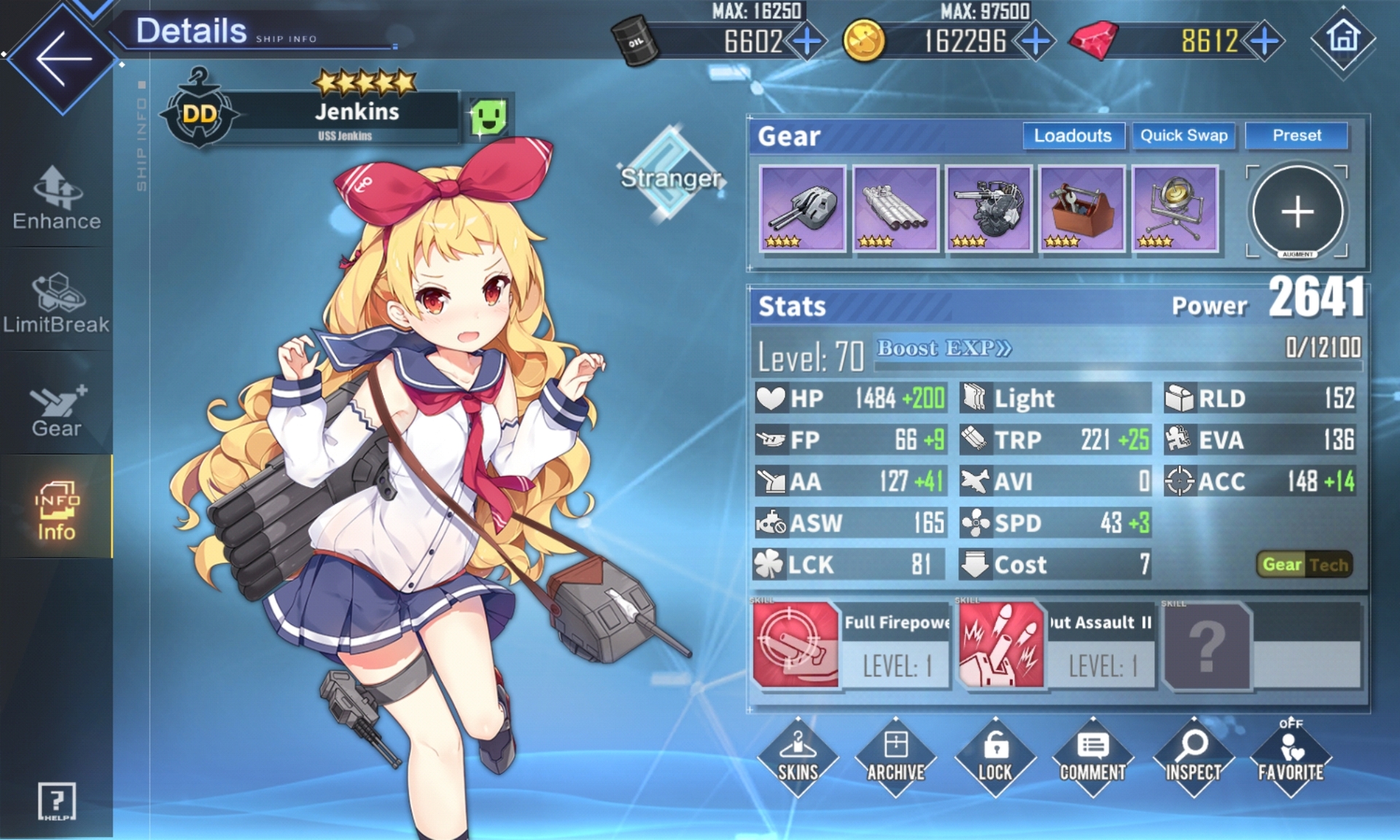Select the main gun gear slot
Image resolution: width=1400 pixels, height=840 pixels.
(802, 209)
